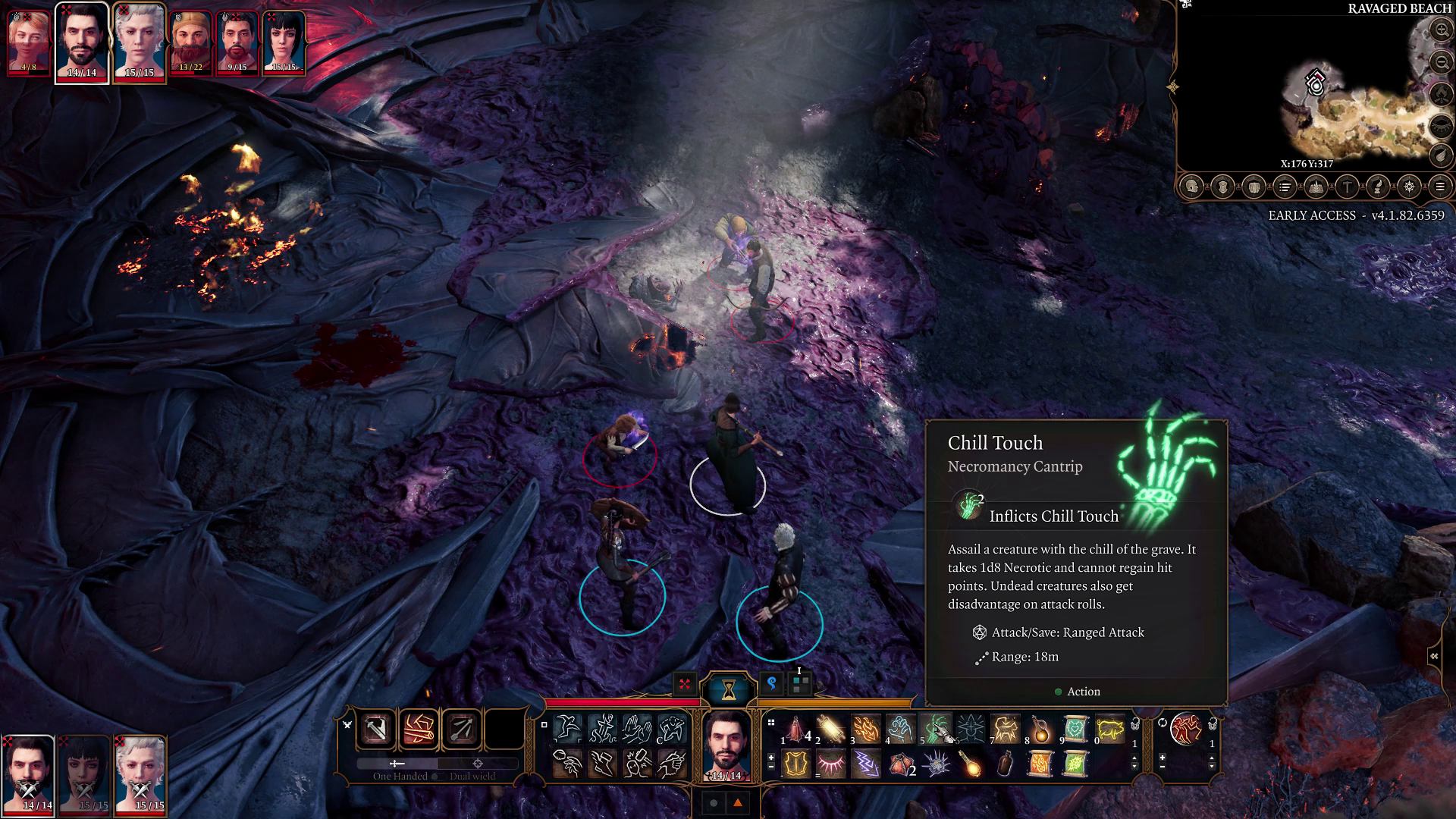Open the journal list icon
This screenshot has width=1456, height=819.
pyautogui.click(x=1285, y=187)
